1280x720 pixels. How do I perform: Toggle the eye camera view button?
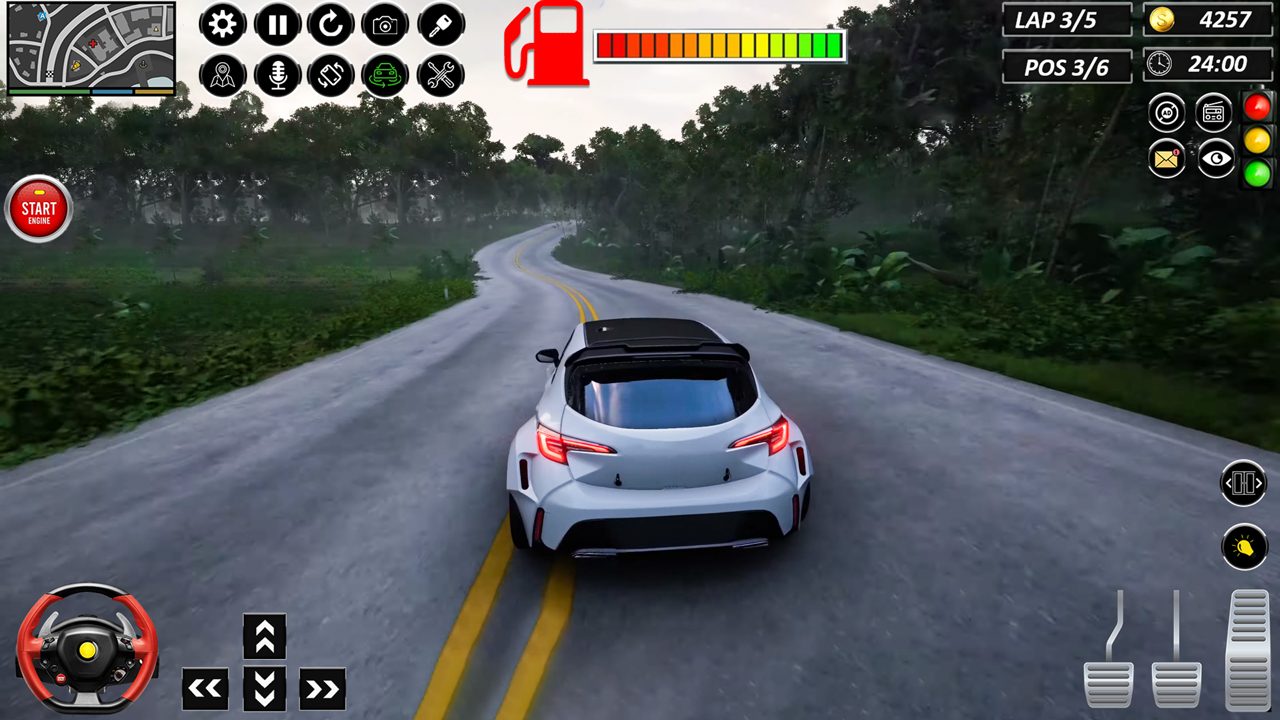pos(1215,160)
